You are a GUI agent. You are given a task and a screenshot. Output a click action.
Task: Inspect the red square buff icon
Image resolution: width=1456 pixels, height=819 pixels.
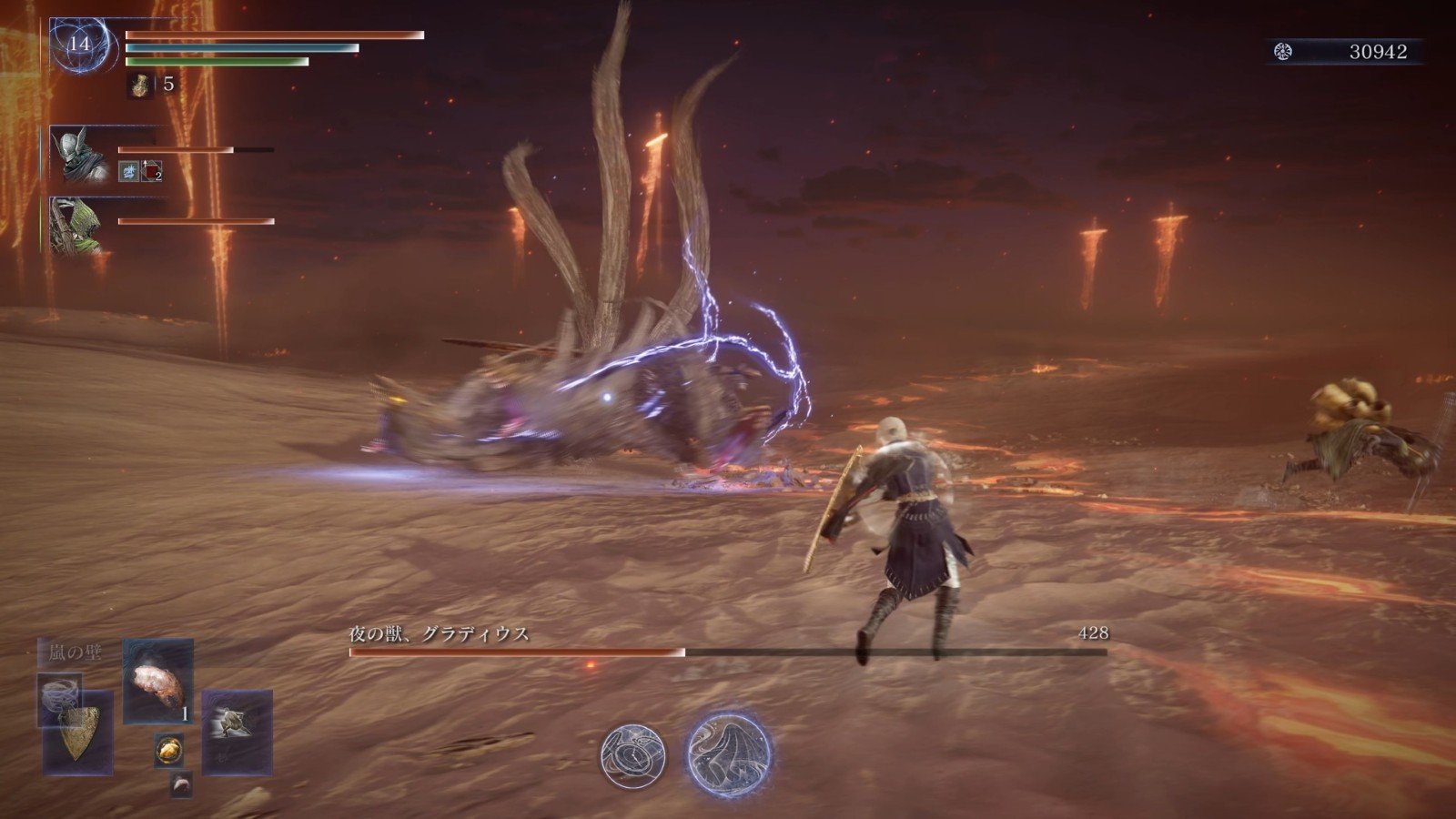pyautogui.click(x=152, y=170)
